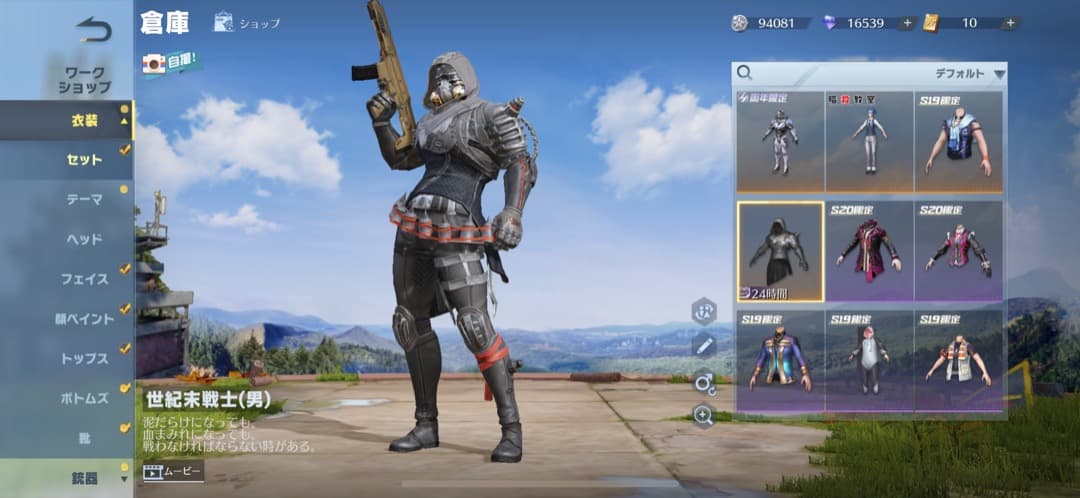Open the ボトムズ (Bottoms) tab

[x=84, y=398]
